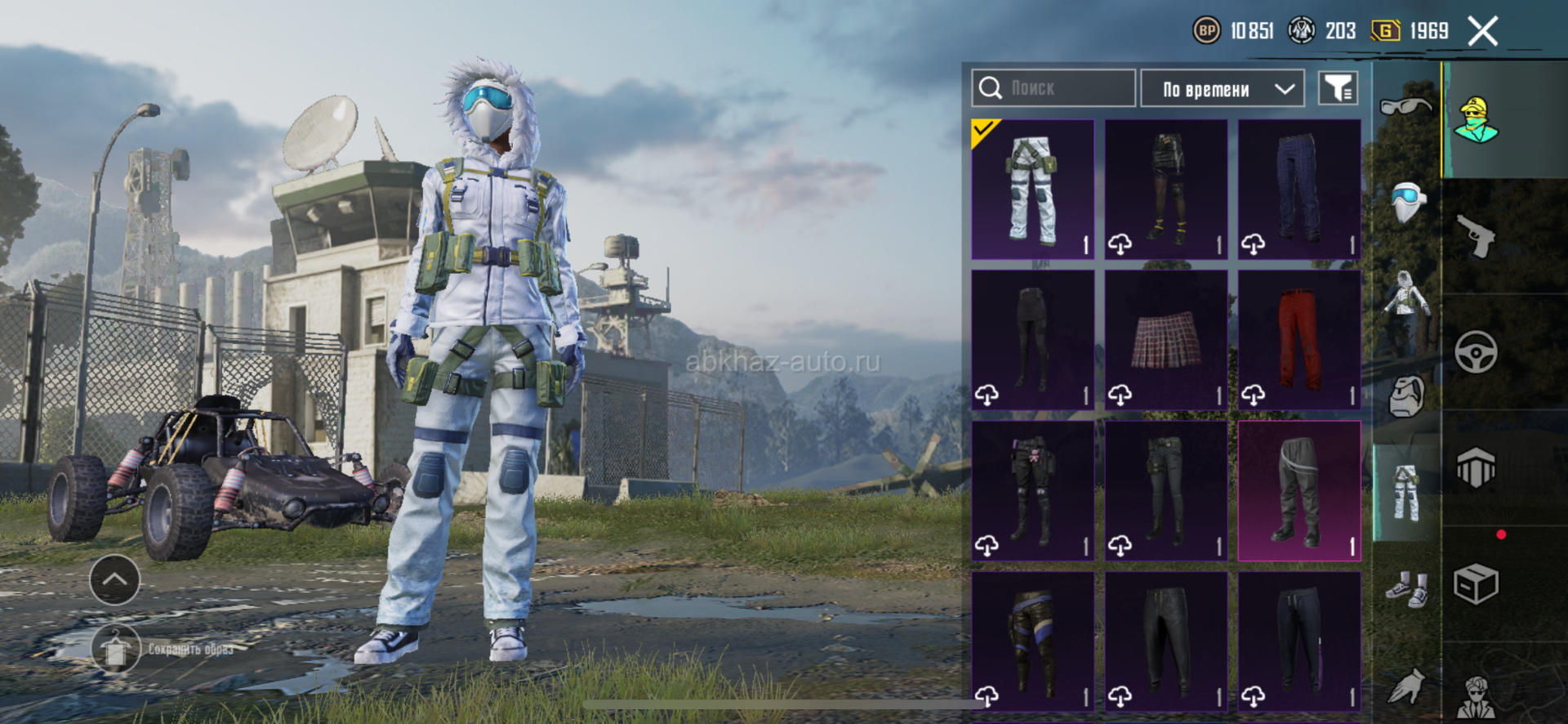The height and width of the screenshot is (724, 1568).
Task: Select the plaid pleated skirt
Action: pos(1165,340)
